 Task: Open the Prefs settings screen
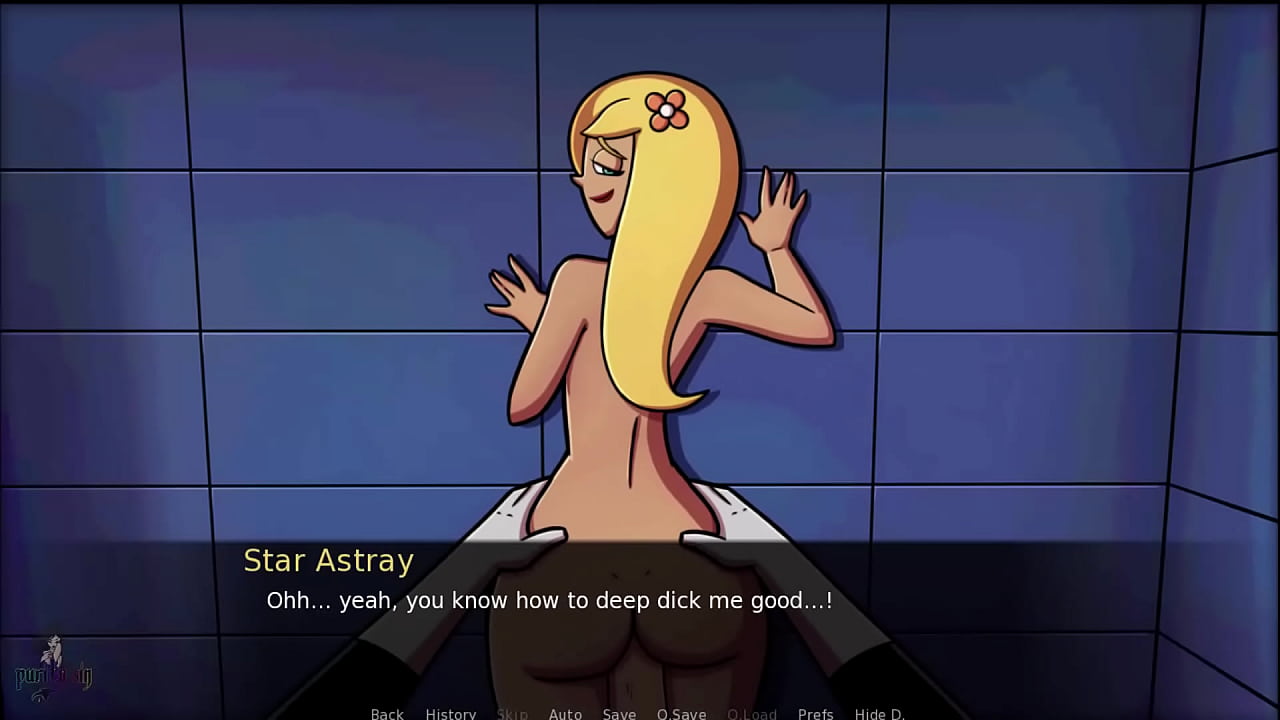pyautogui.click(x=815, y=714)
